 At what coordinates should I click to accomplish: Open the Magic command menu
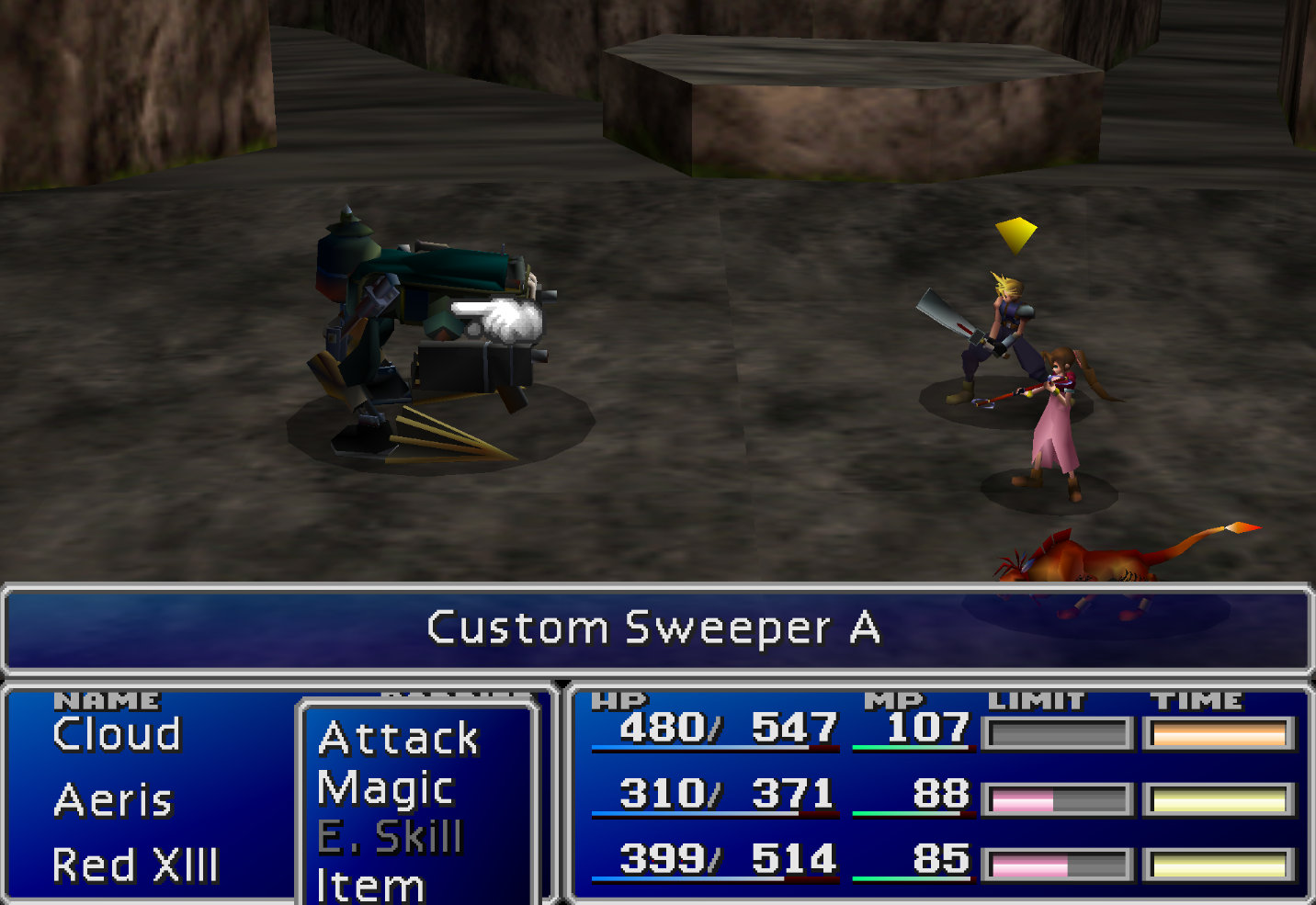click(x=384, y=787)
